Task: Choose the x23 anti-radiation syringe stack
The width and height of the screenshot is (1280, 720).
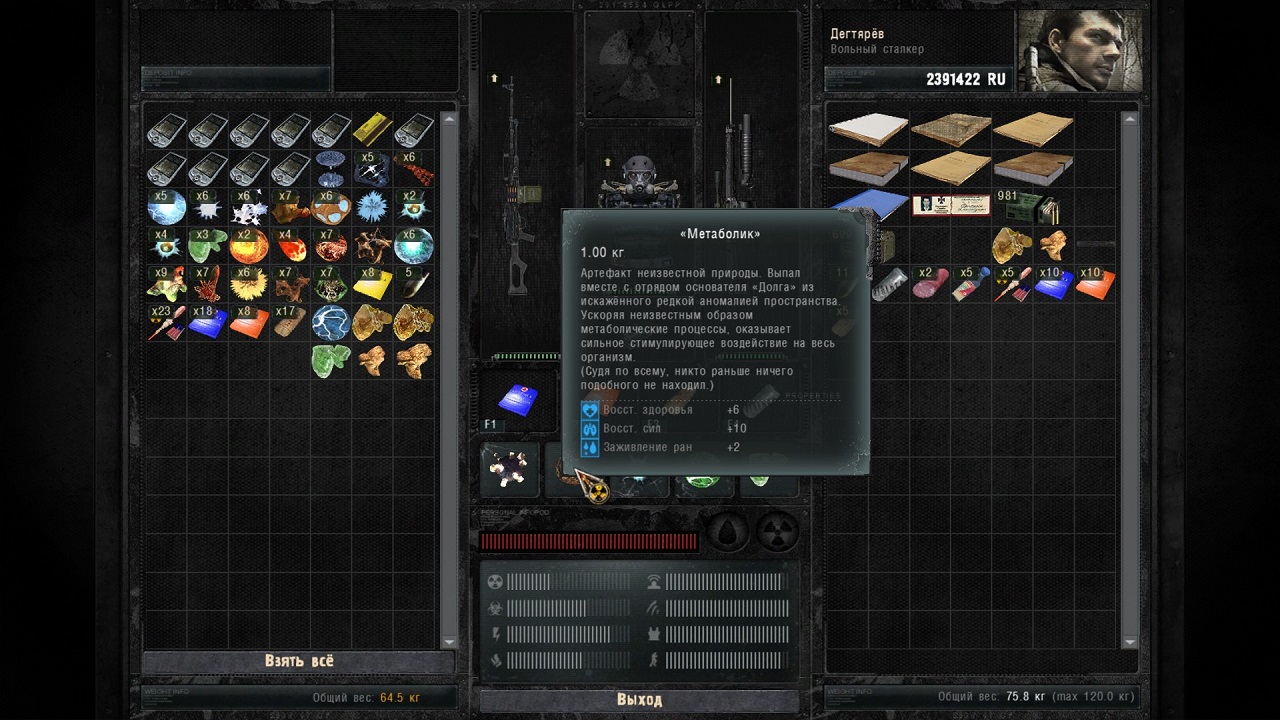Action: tap(166, 322)
